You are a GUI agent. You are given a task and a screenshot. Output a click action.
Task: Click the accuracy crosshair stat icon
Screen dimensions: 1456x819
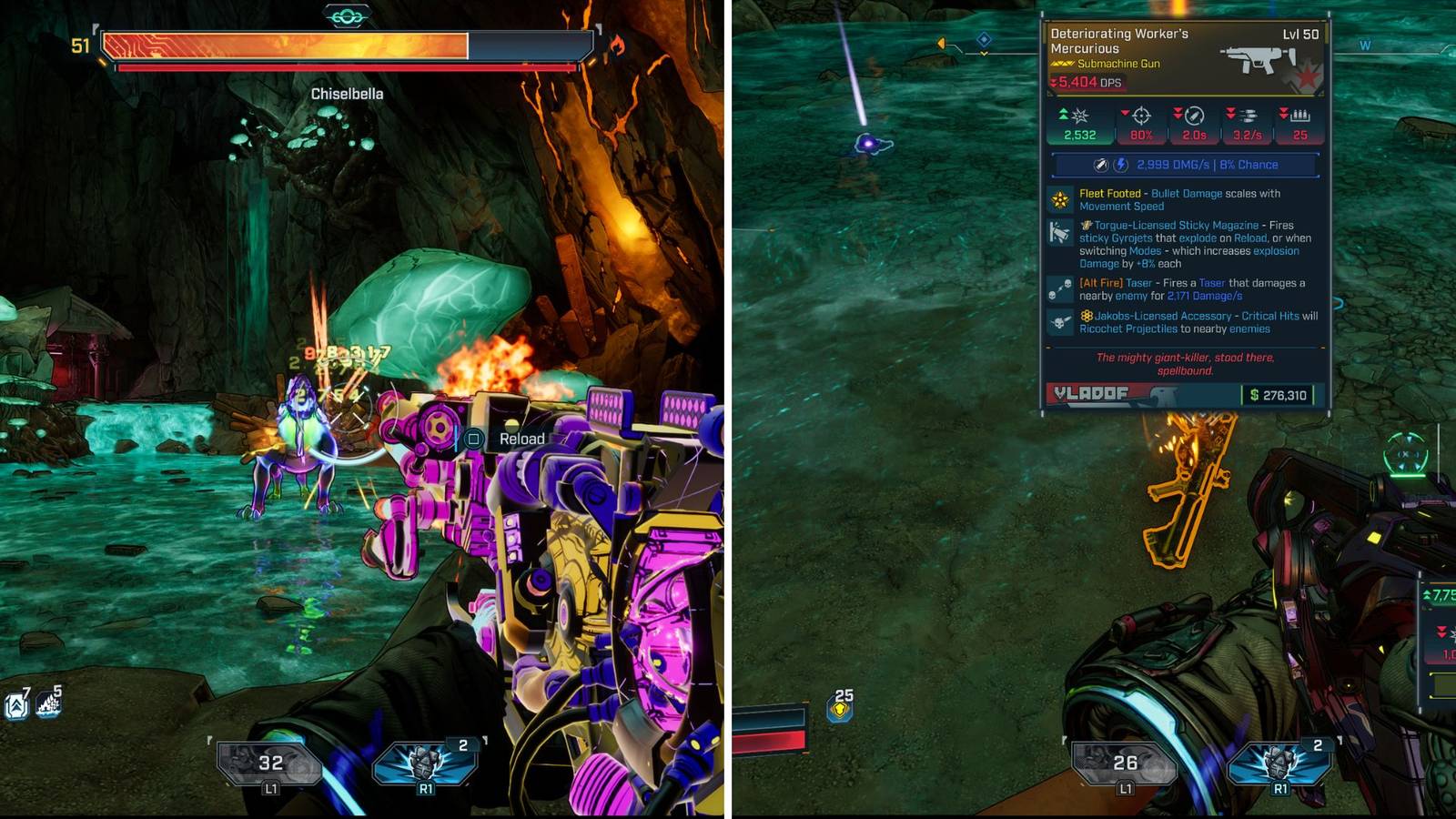coord(1142,116)
